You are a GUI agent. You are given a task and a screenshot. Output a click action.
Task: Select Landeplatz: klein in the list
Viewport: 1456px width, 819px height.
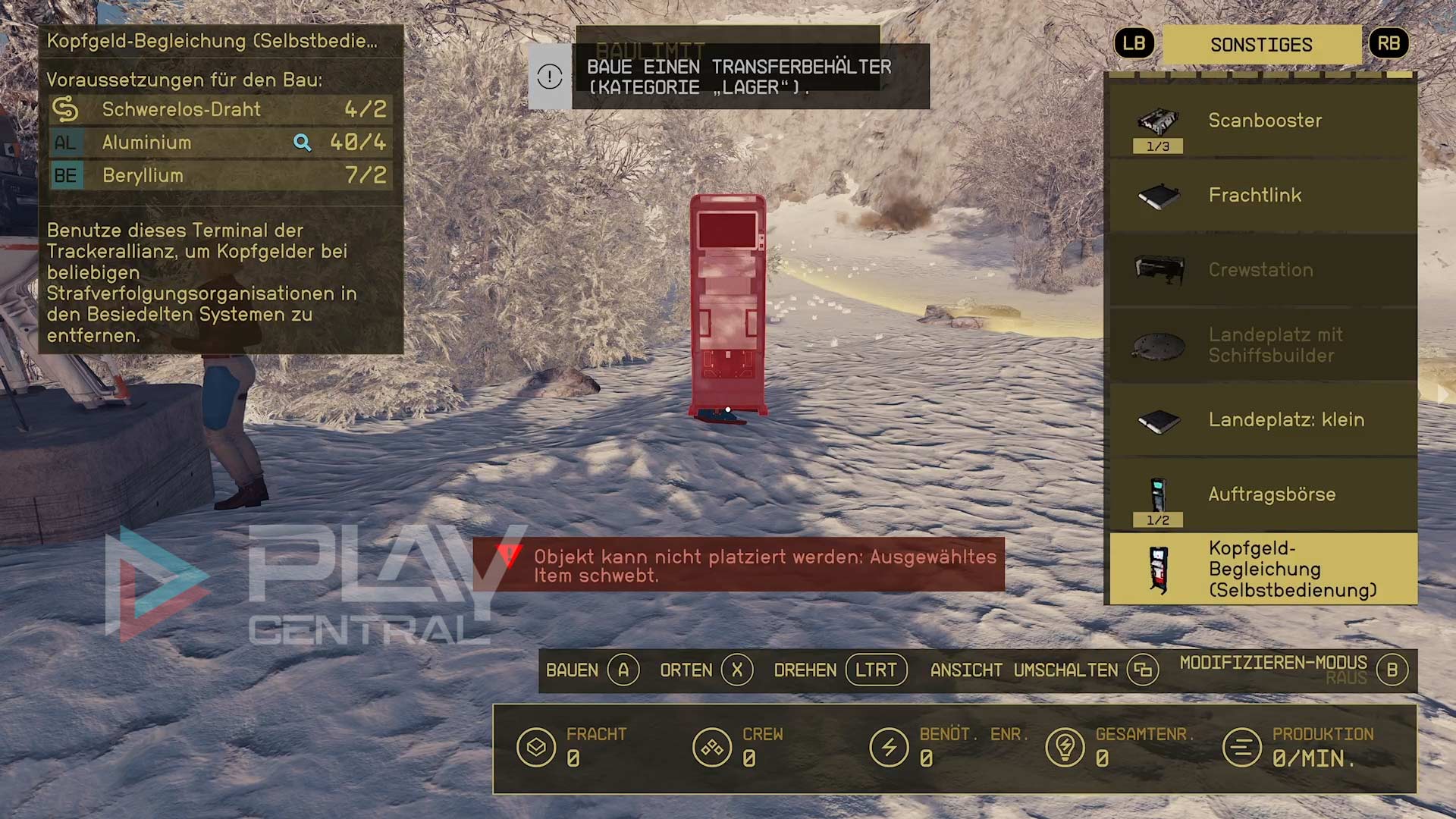coord(1263,419)
